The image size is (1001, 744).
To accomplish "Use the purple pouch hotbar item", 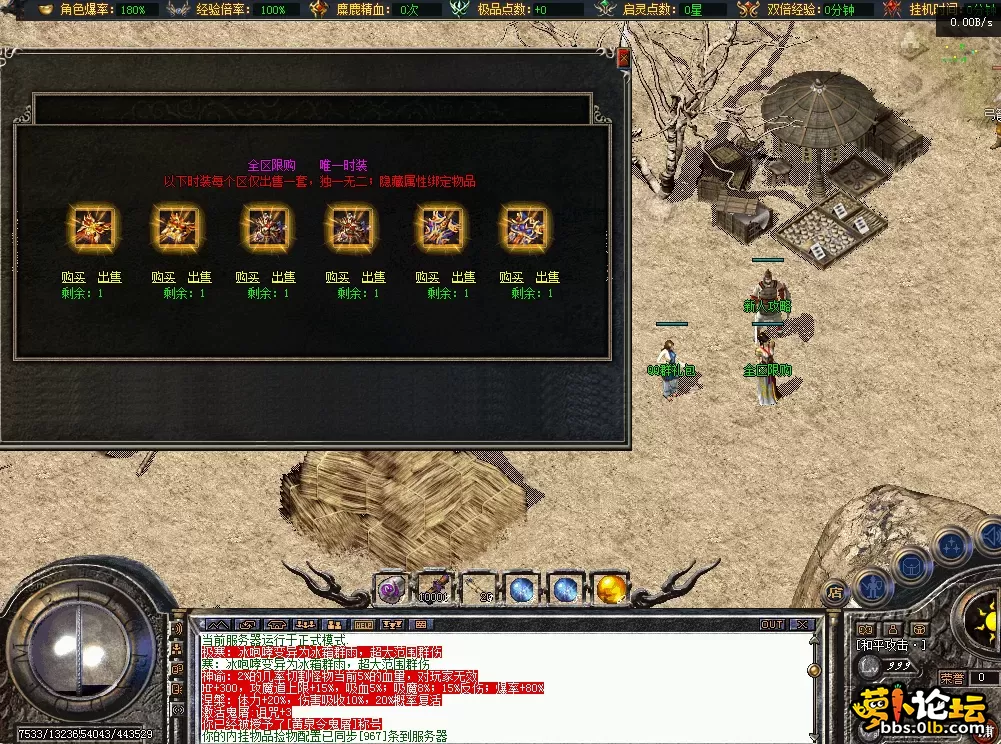I will [x=389, y=590].
